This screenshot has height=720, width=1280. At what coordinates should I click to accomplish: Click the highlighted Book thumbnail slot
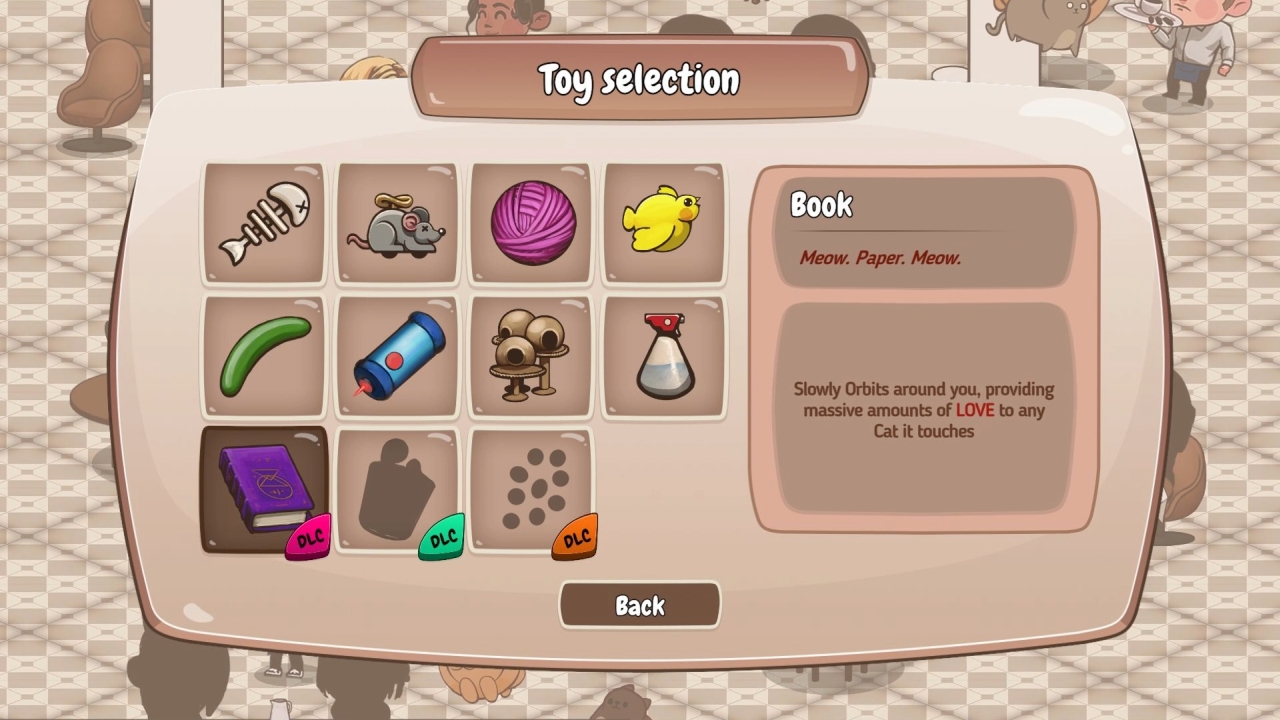(x=264, y=488)
